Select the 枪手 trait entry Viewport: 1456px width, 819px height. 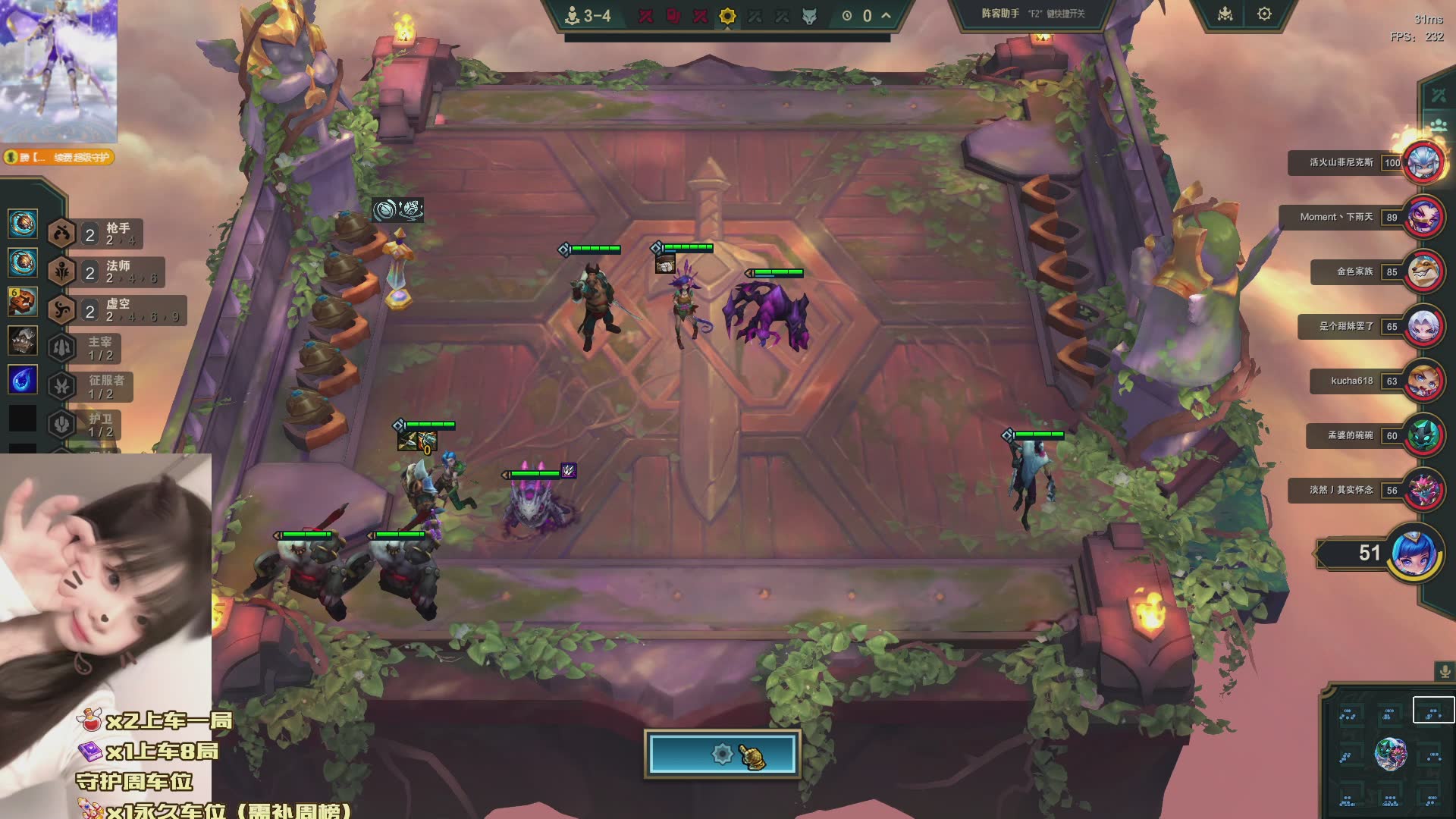[x=96, y=234]
